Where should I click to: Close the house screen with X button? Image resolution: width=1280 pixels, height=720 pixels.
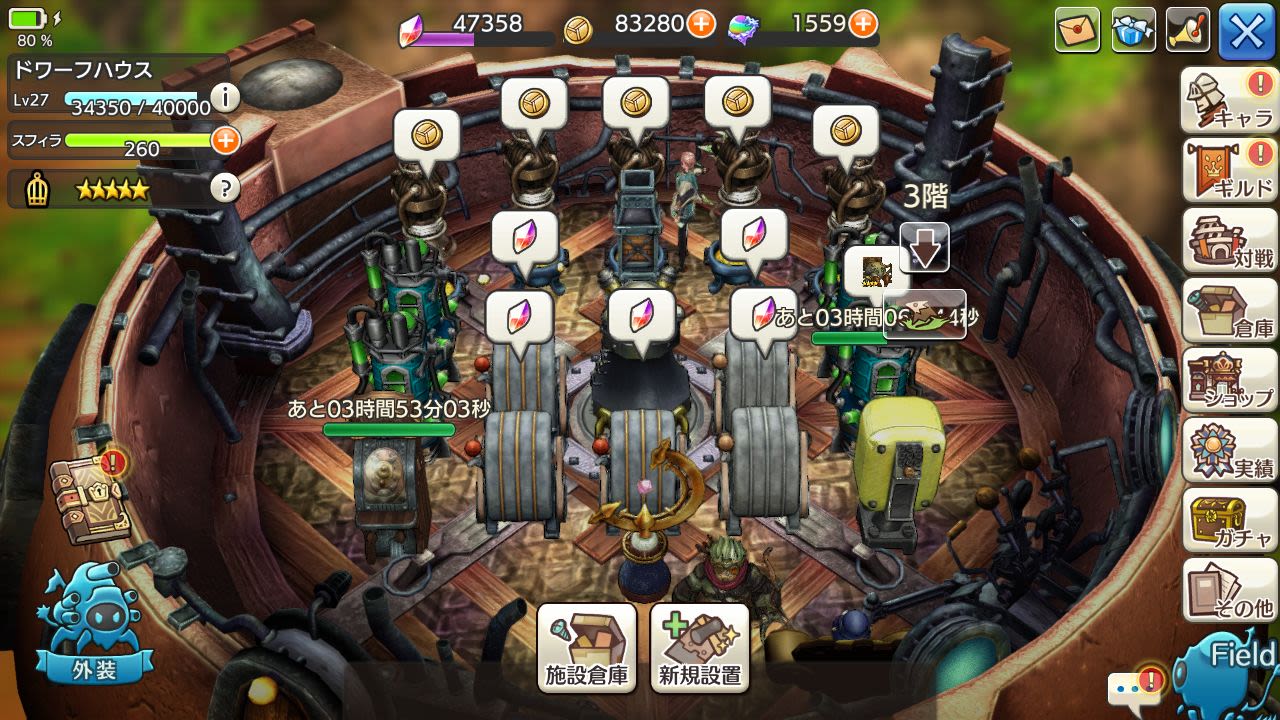[1246, 31]
